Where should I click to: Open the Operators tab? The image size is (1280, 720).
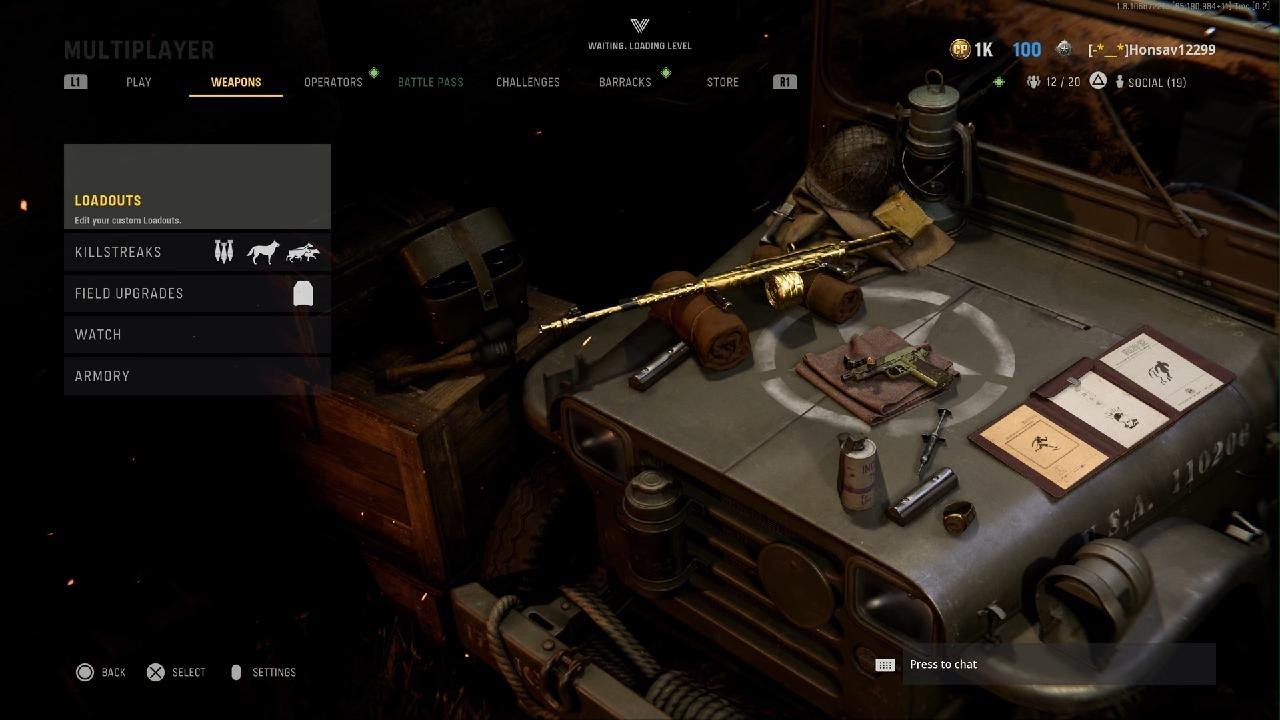point(333,82)
